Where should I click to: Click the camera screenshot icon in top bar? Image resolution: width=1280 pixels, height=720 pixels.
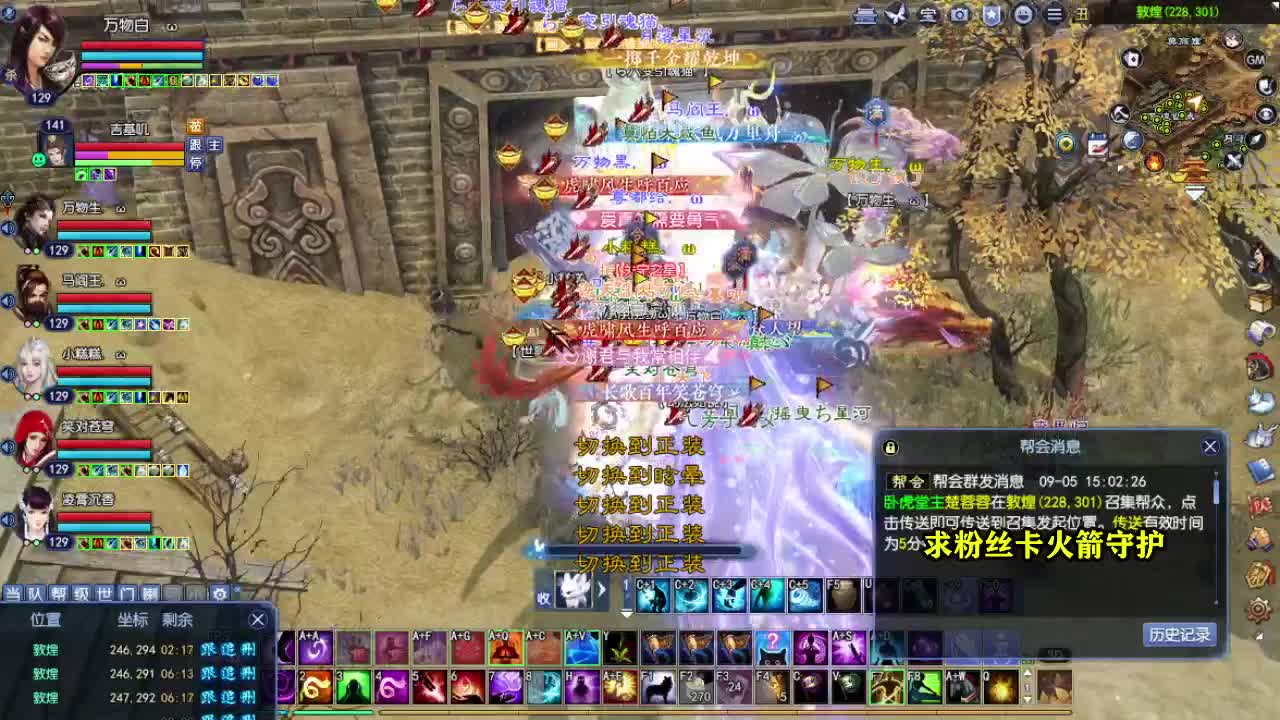(x=959, y=15)
